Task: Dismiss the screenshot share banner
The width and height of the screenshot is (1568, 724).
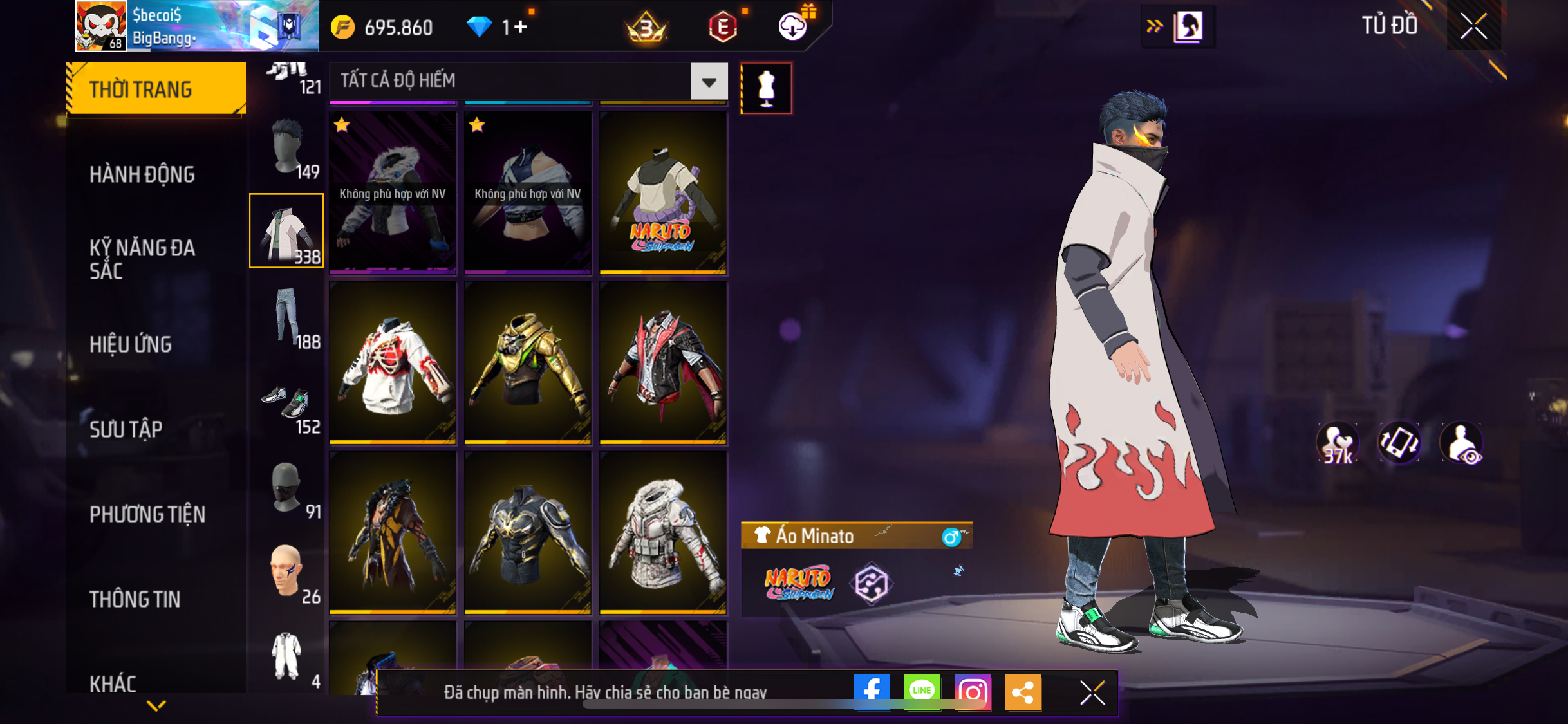Action: (x=1092, y=692)
